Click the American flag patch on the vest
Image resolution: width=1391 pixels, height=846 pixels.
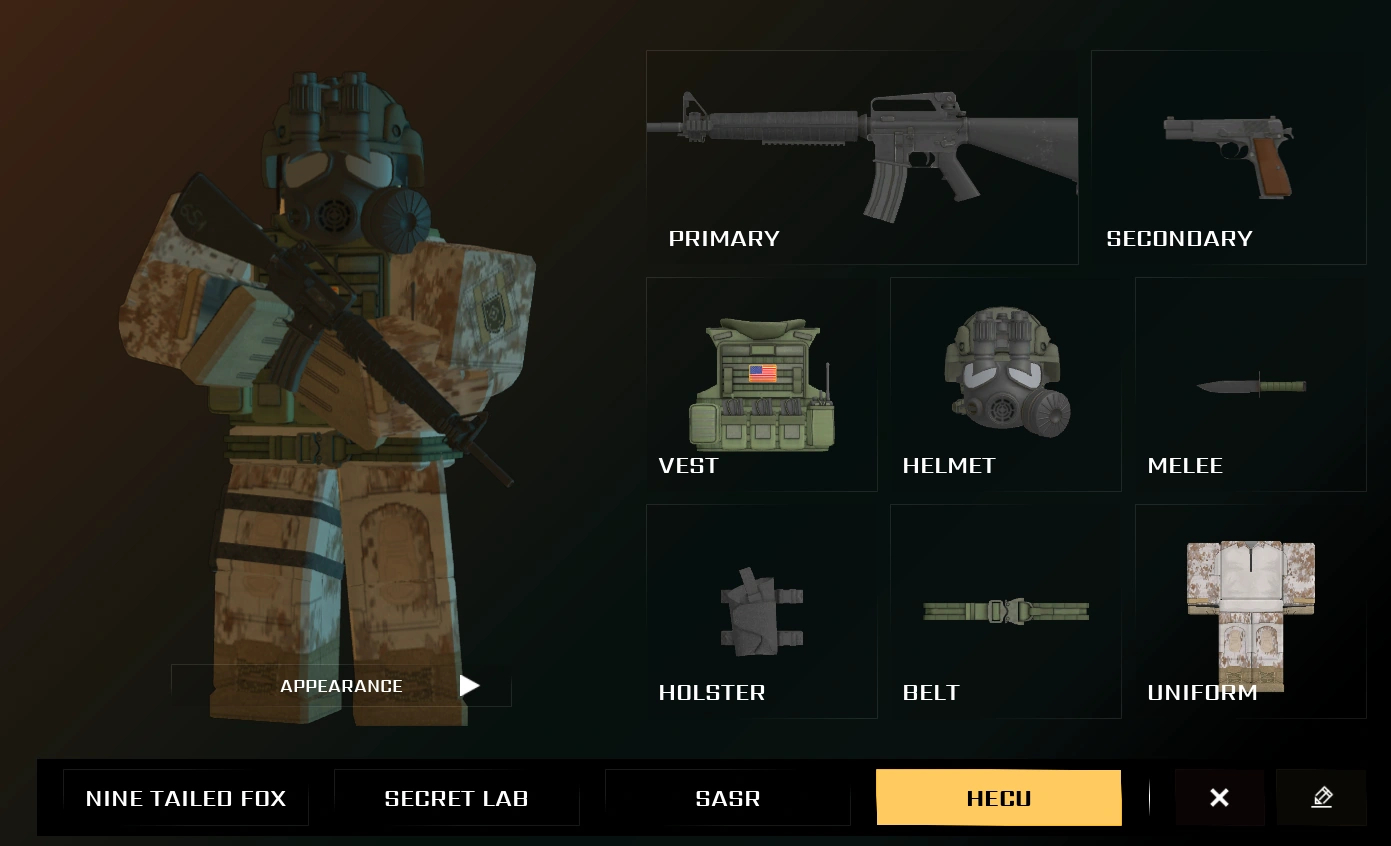tap(762, 373)
